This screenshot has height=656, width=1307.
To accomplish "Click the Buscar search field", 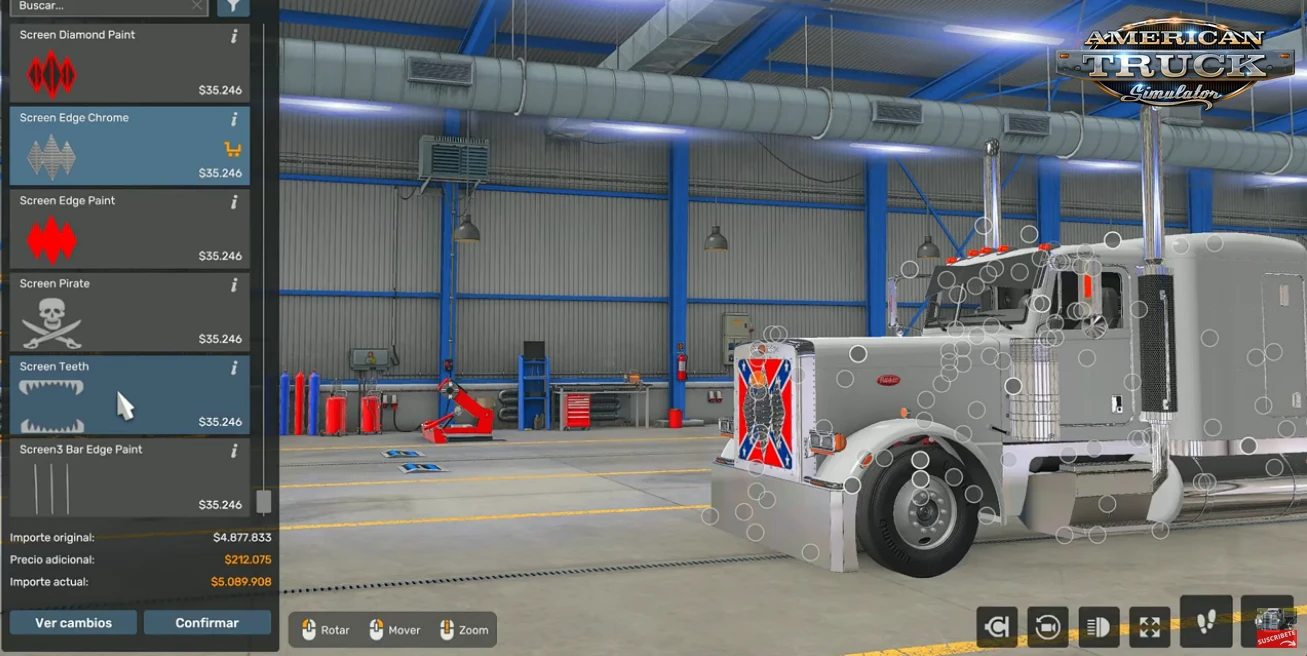I will (x=100, y=6).
